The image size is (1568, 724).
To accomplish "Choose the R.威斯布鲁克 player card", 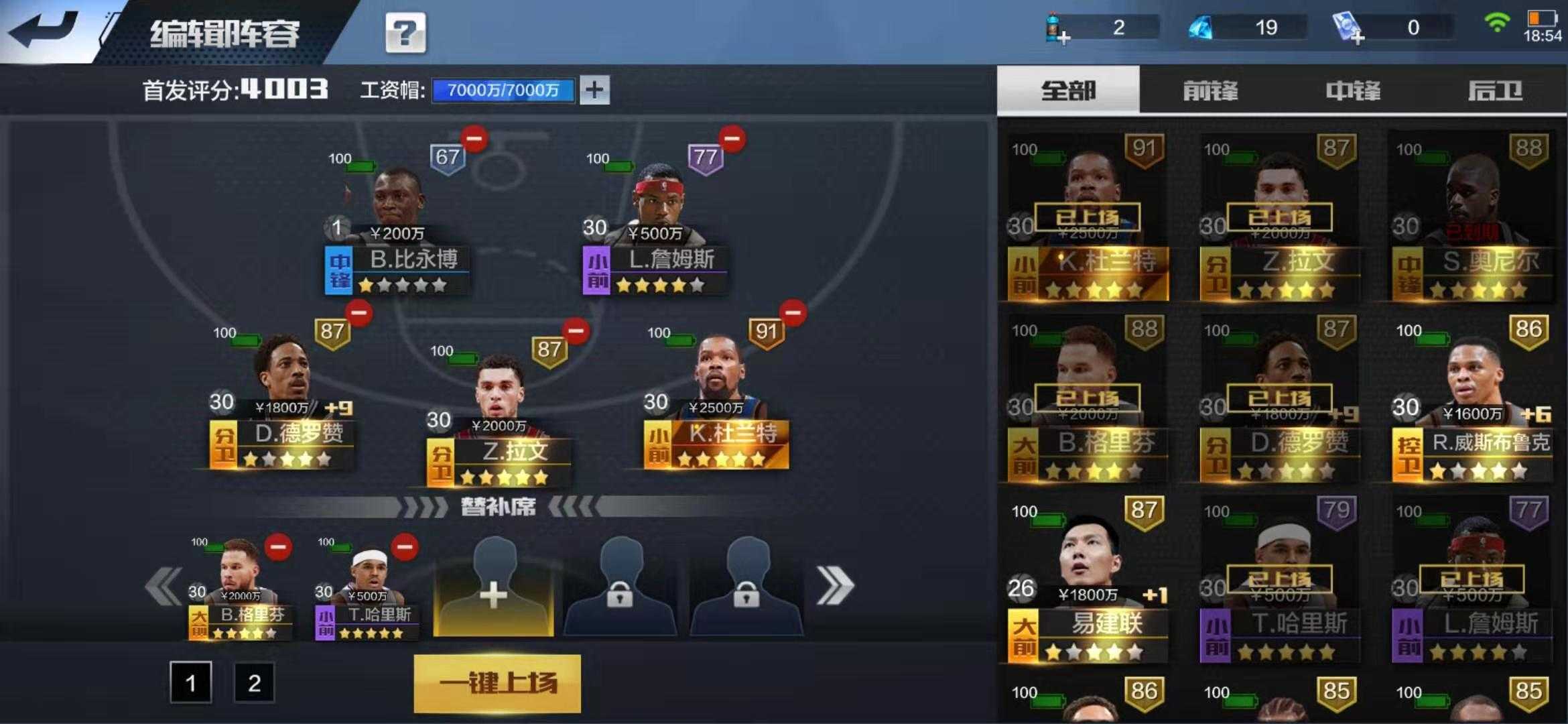I will pos(1471,402).
